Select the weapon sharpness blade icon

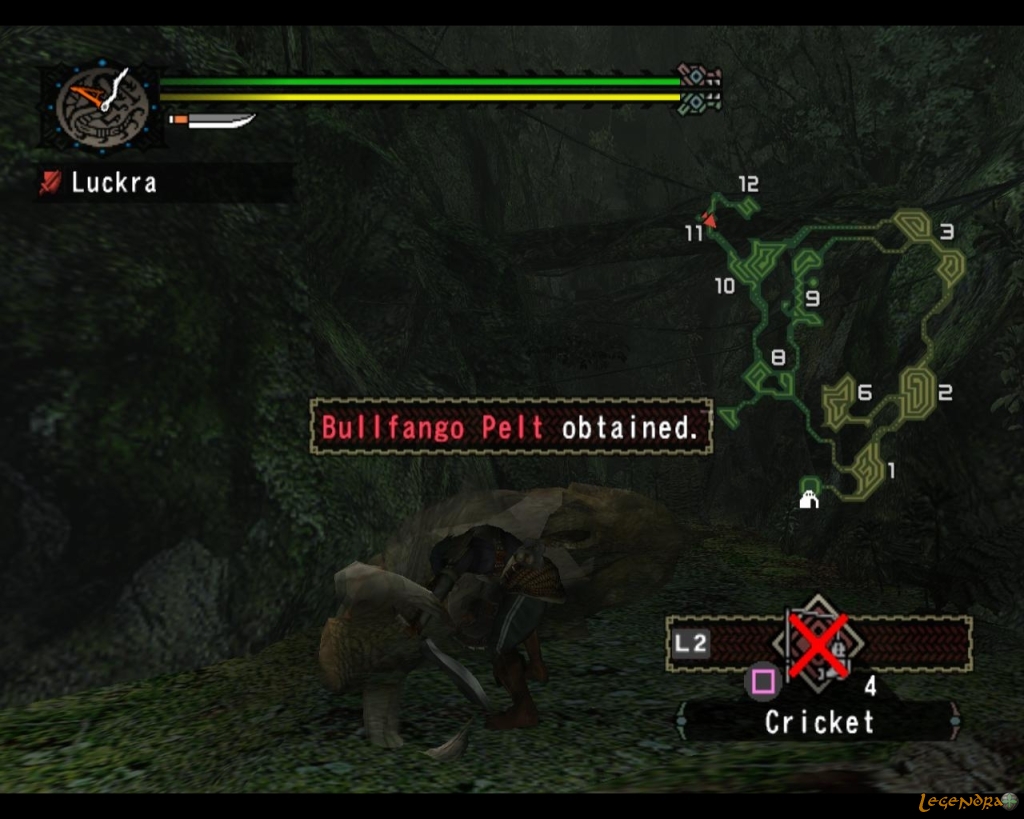click(212, 121)
